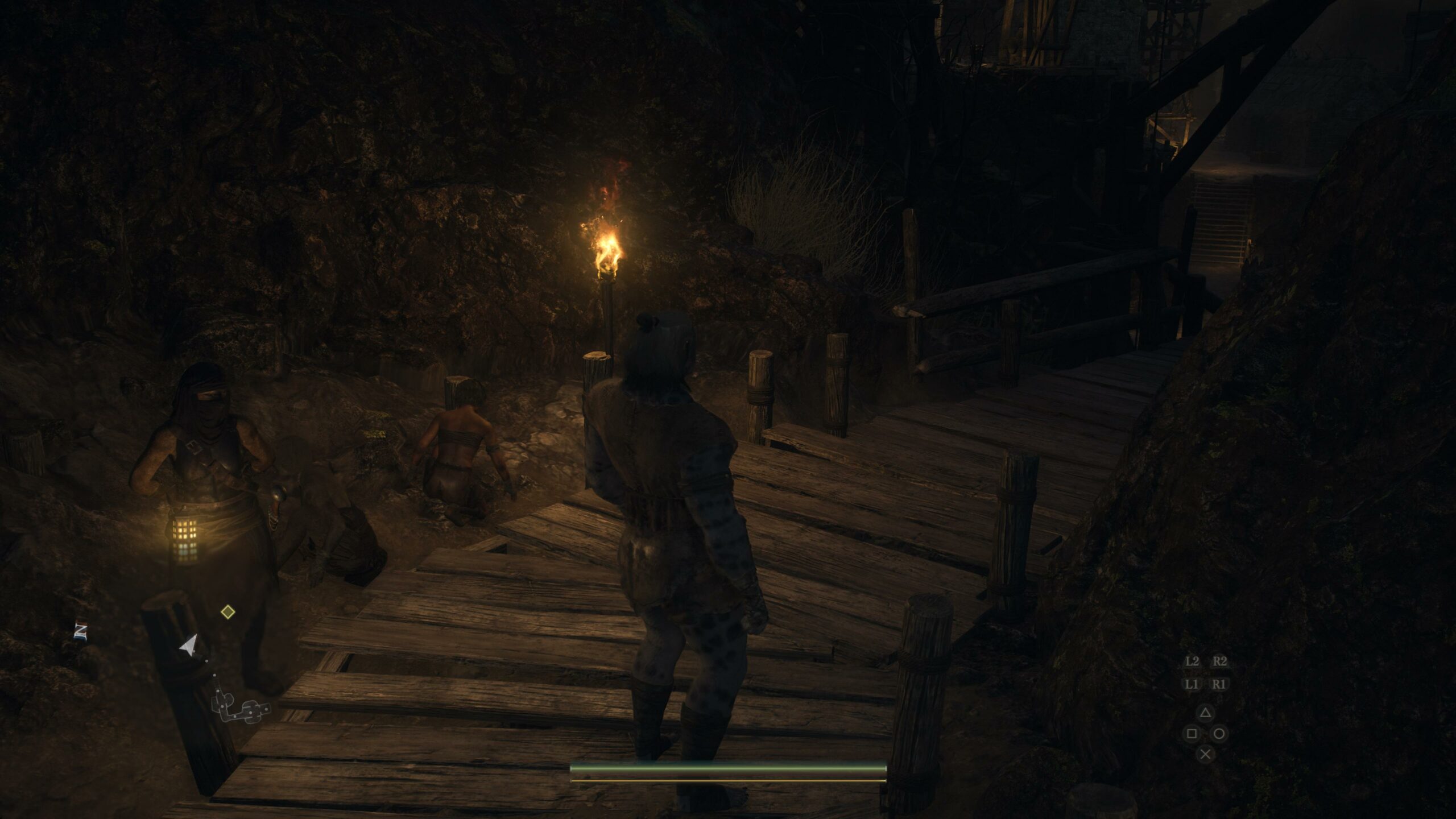Screen dimensions: 1456x819
Task: Click the yellow diamond marker on the minimap
Action: (227, 612)
